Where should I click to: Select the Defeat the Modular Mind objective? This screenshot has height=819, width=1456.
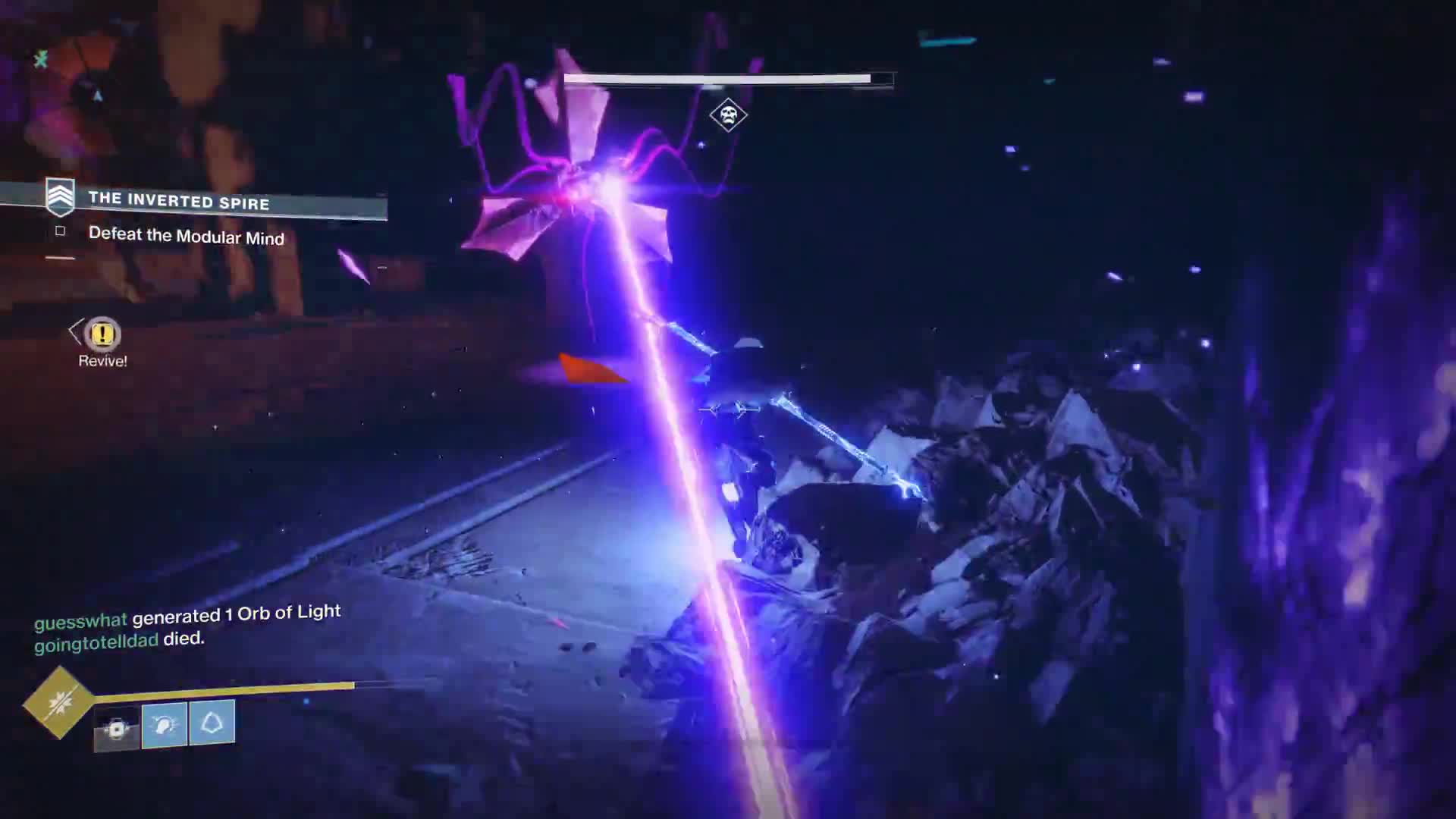click(x=186, y=236)
